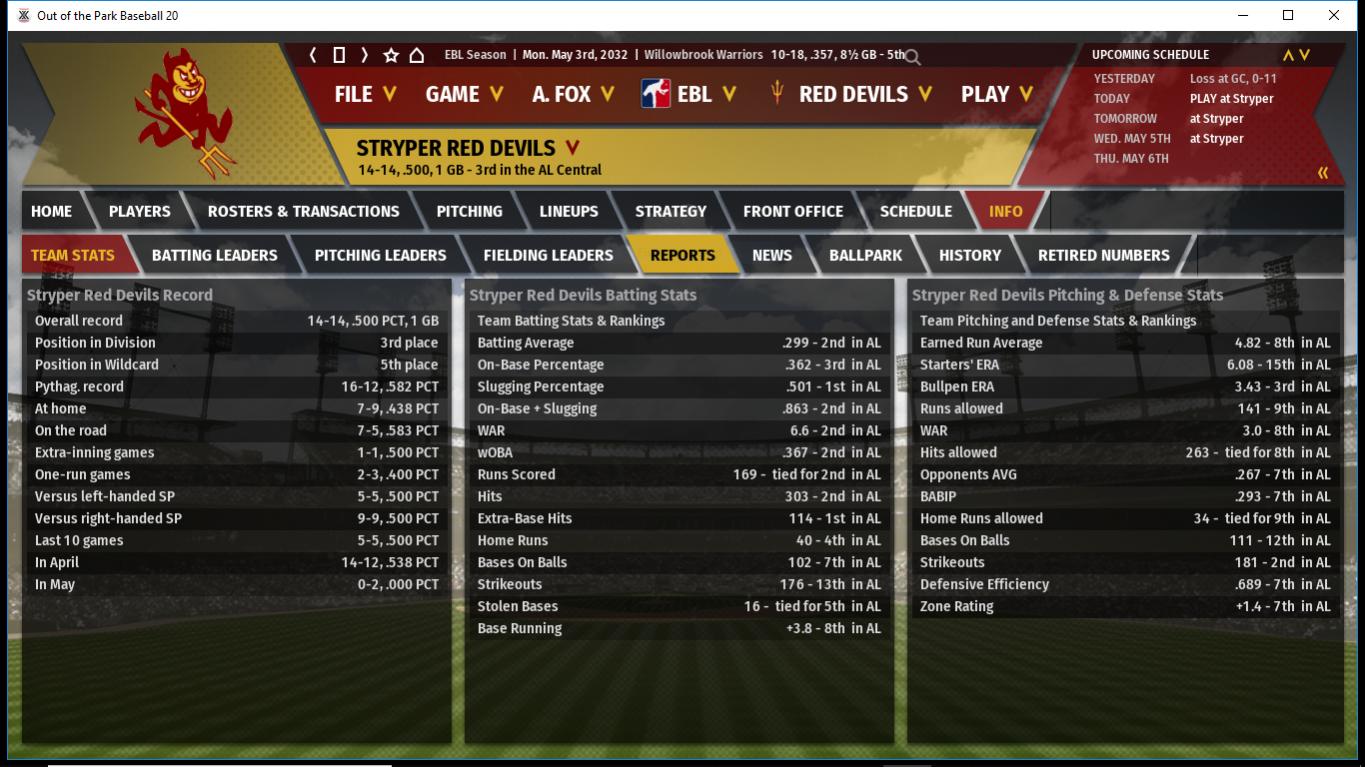This screenshot has width=1365, height=767.
Task: Open the STRATEGY tab
Action: (670, 211)
